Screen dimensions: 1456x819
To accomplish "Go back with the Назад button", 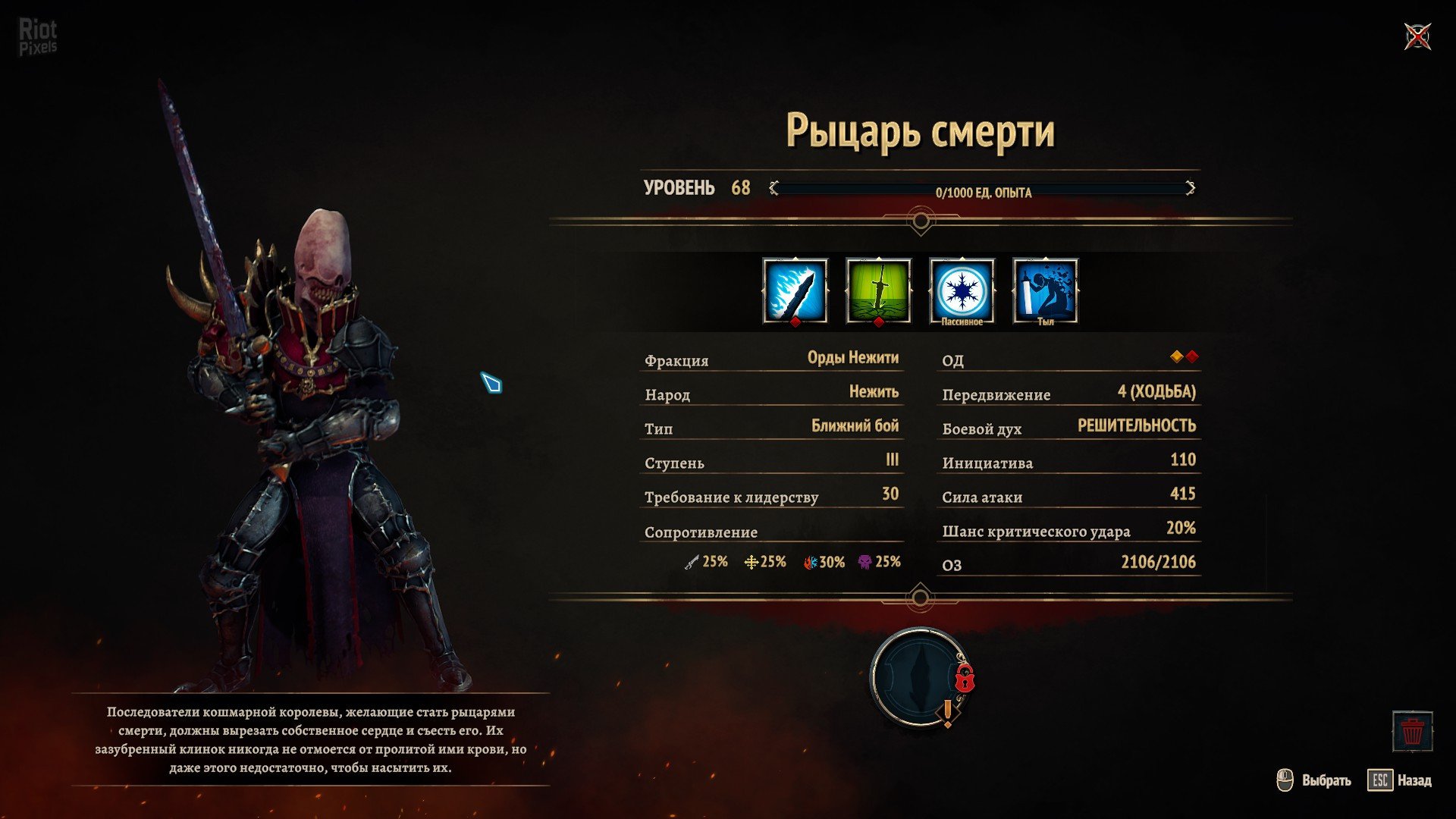I will click(1400, 780).
